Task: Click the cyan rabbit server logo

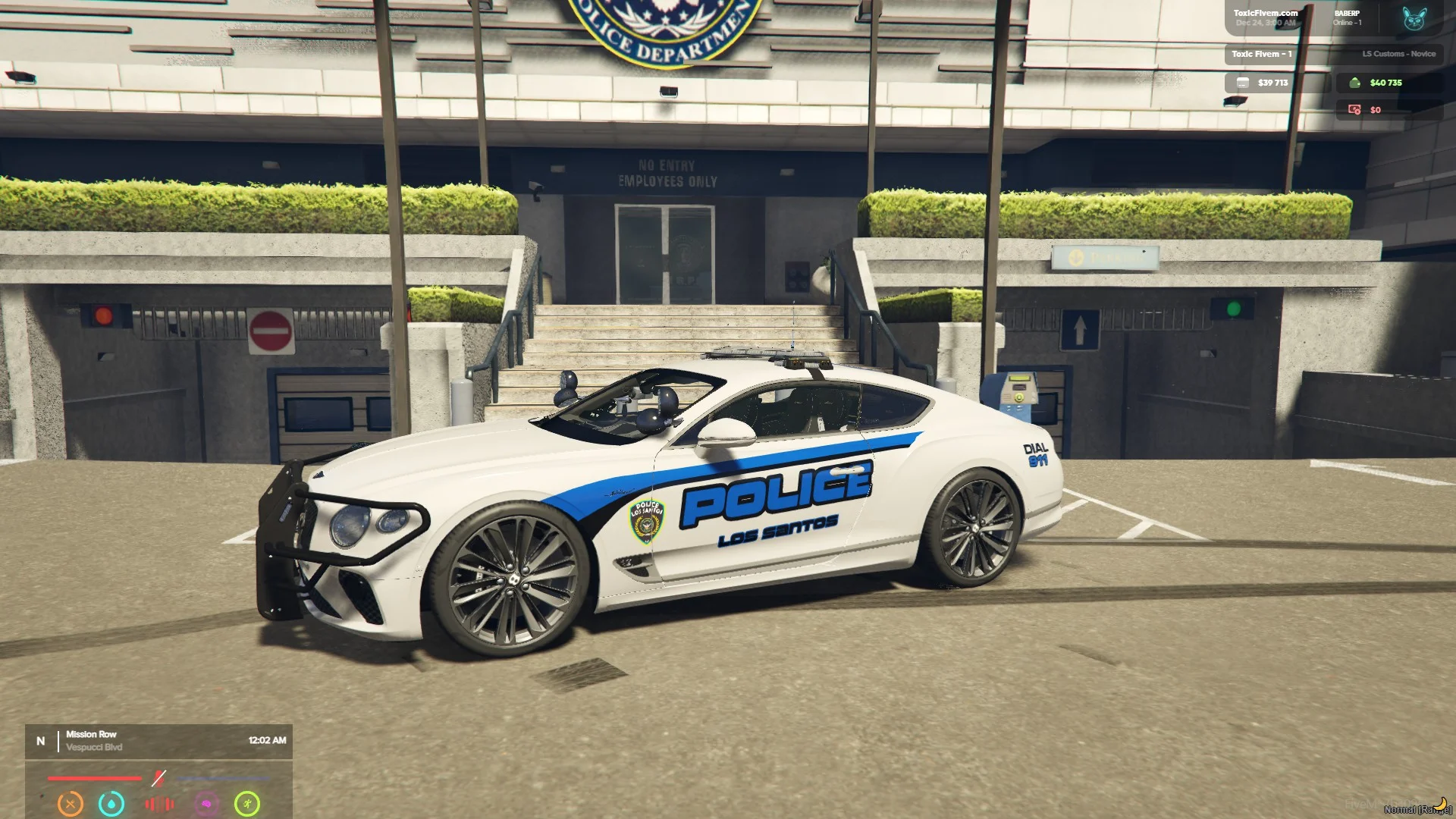Action: (x=1414, y=19)
